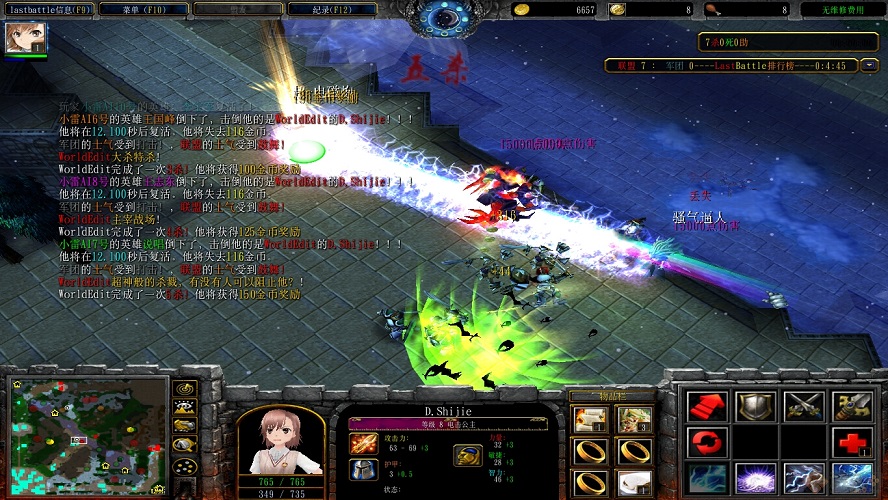The image size is (888, 500).
Task: Collapse the LastBattle leaderboard panel
Action: pyautogui.click(x=869, y=65)
